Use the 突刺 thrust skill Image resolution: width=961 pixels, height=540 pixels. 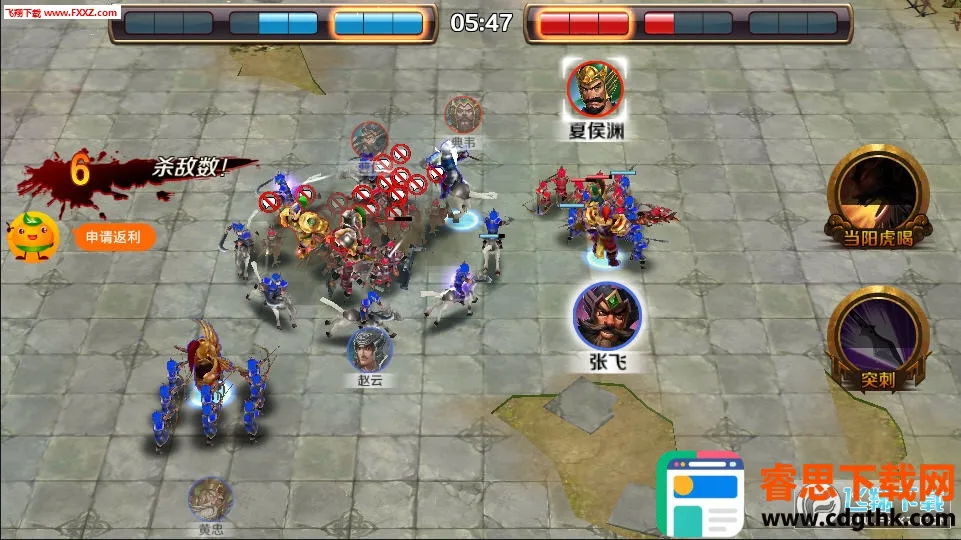[875, 334]
